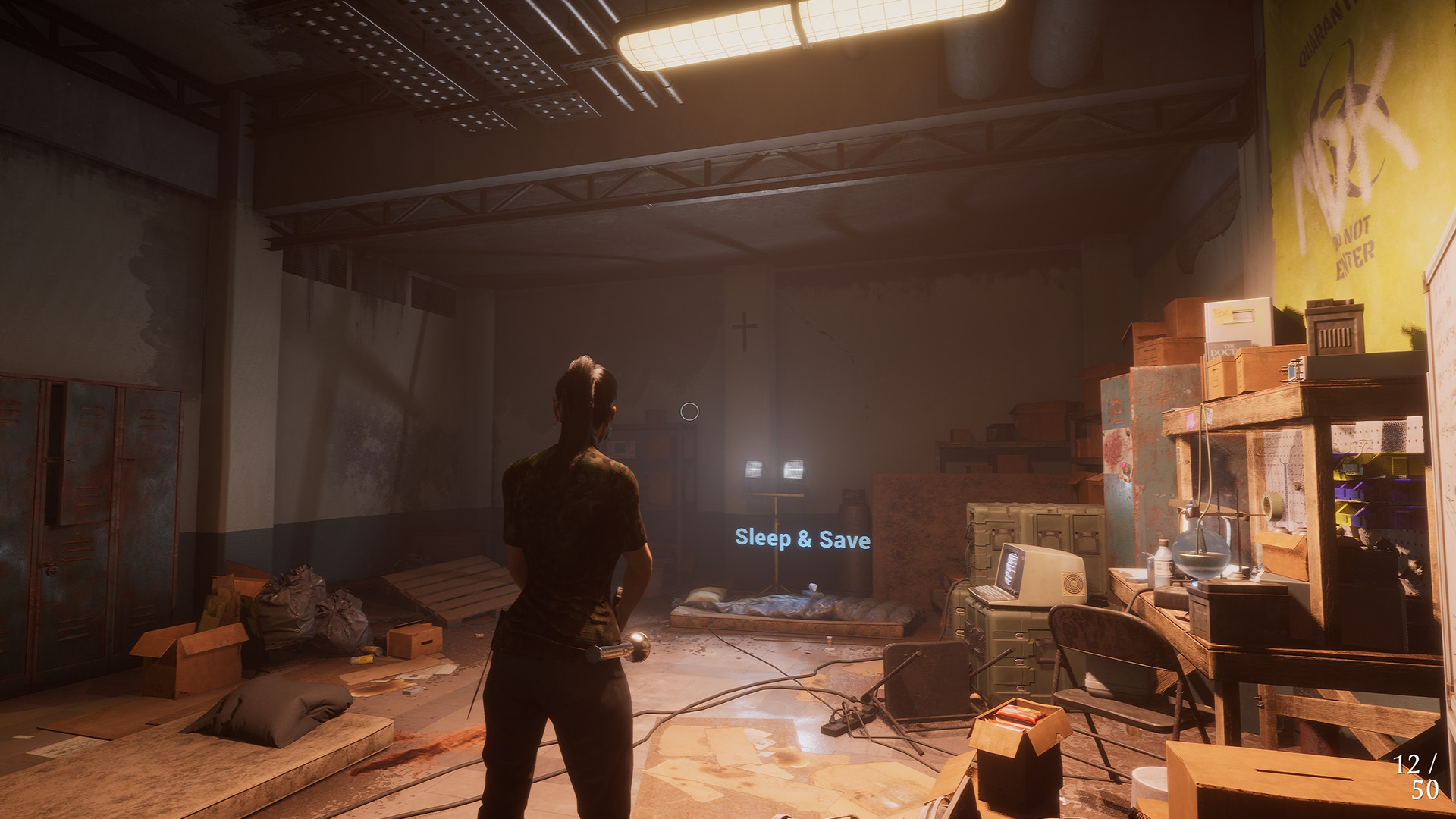1456x819 pixels.
Task: Click the circular crosshair reticle
Action: pyautogui.click(x=689, y=413)
